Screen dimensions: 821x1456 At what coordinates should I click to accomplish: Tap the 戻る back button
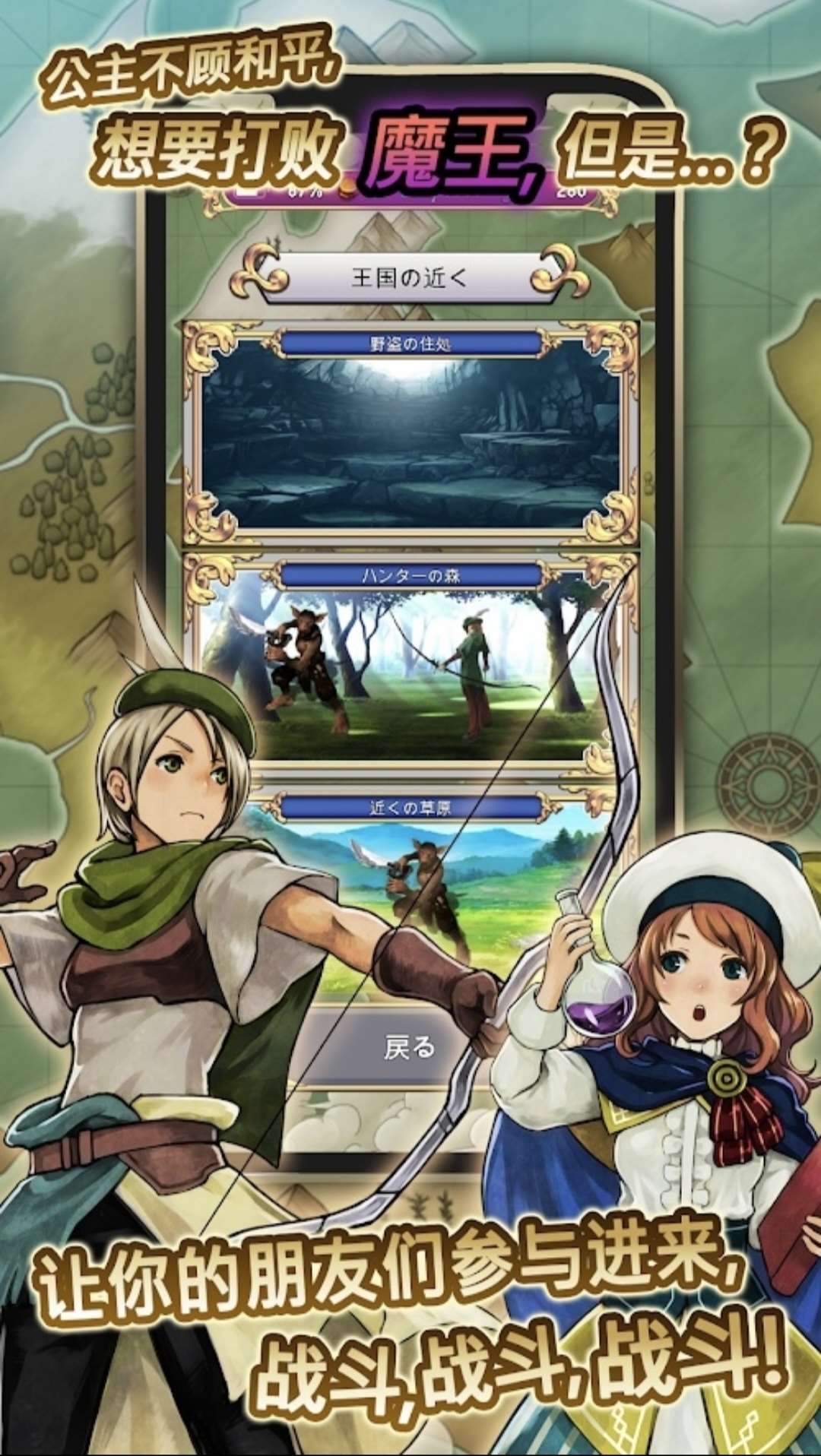409,1047
